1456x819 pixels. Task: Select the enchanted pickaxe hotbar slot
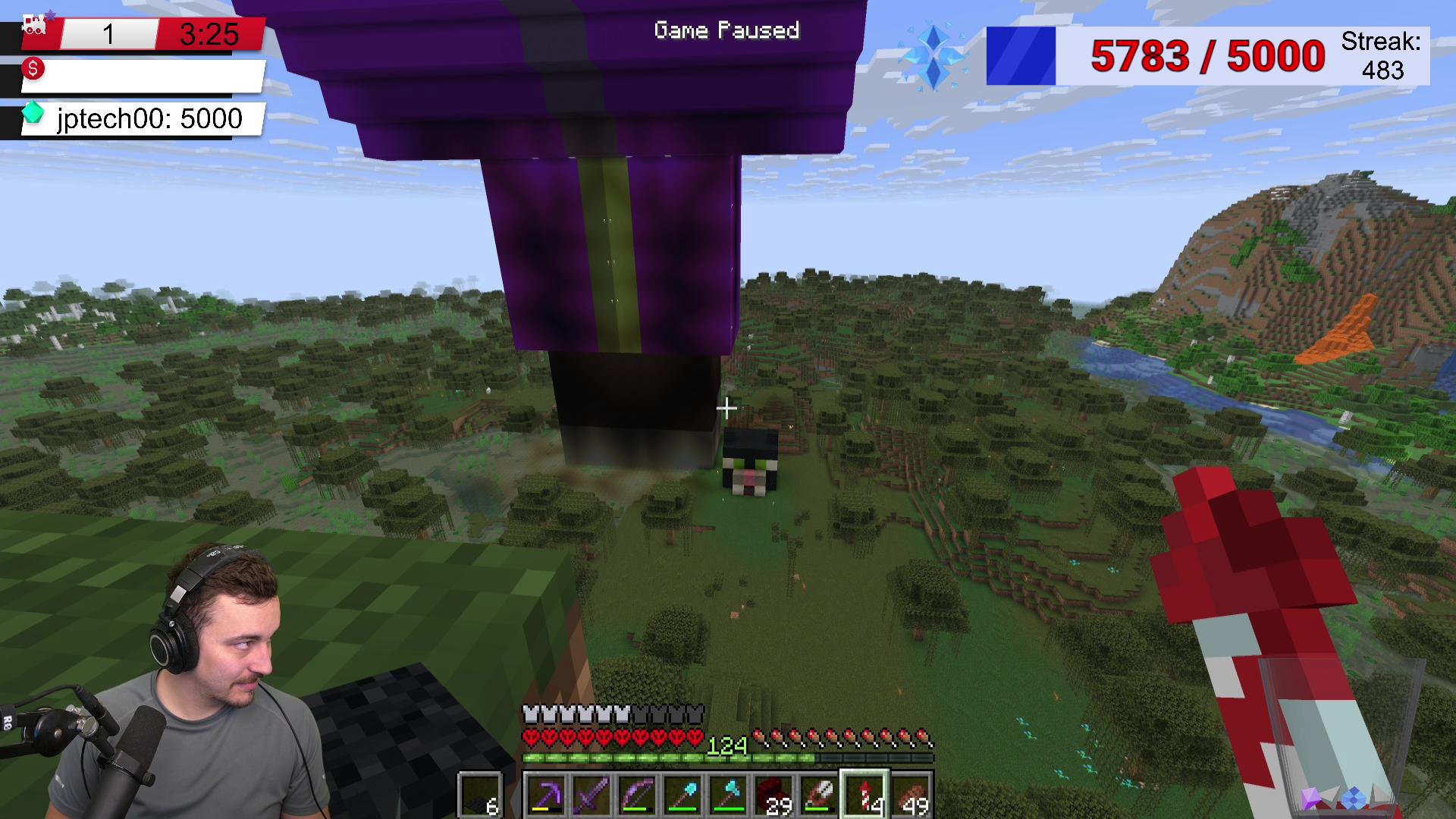pyautogui.click(x=545, y=795)
